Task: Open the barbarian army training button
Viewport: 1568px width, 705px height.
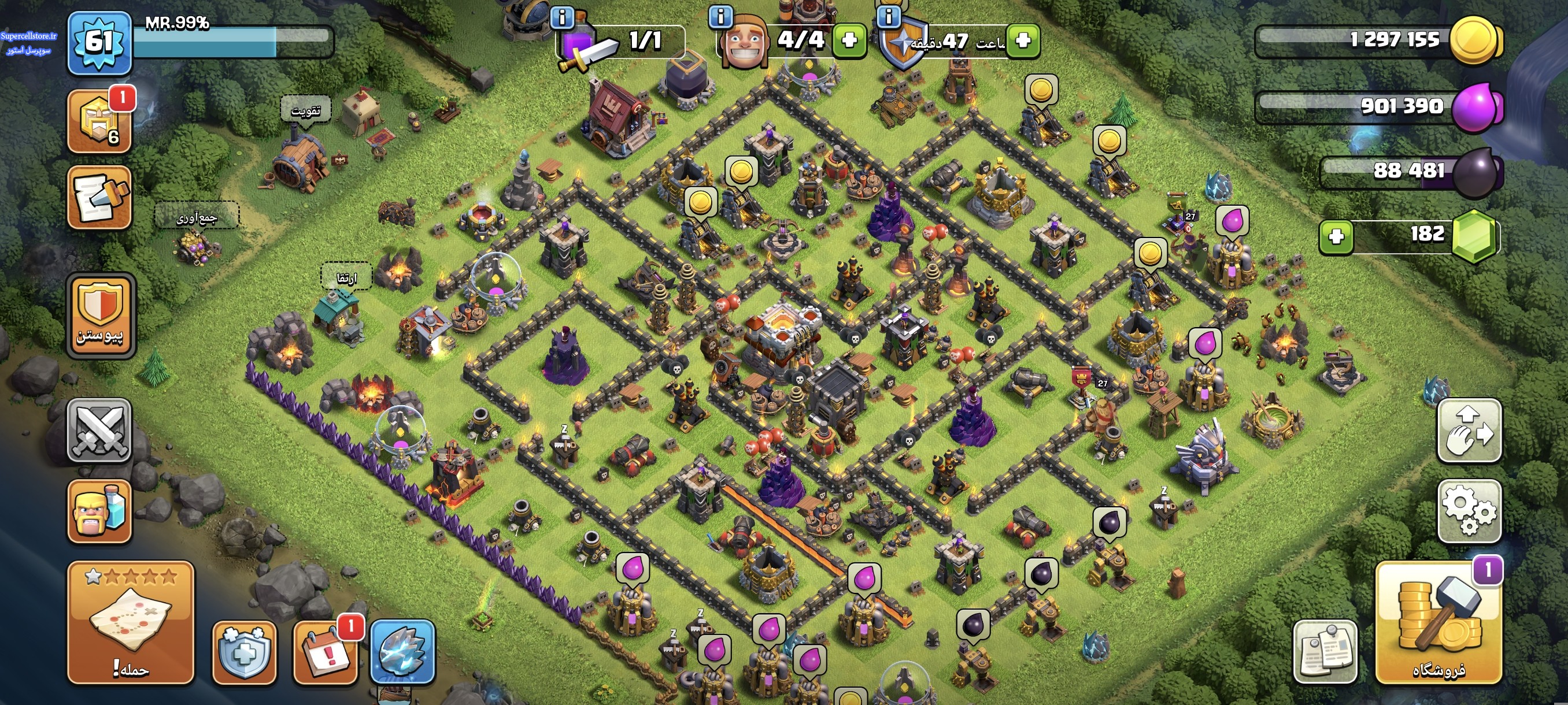Action: [99, 511]
